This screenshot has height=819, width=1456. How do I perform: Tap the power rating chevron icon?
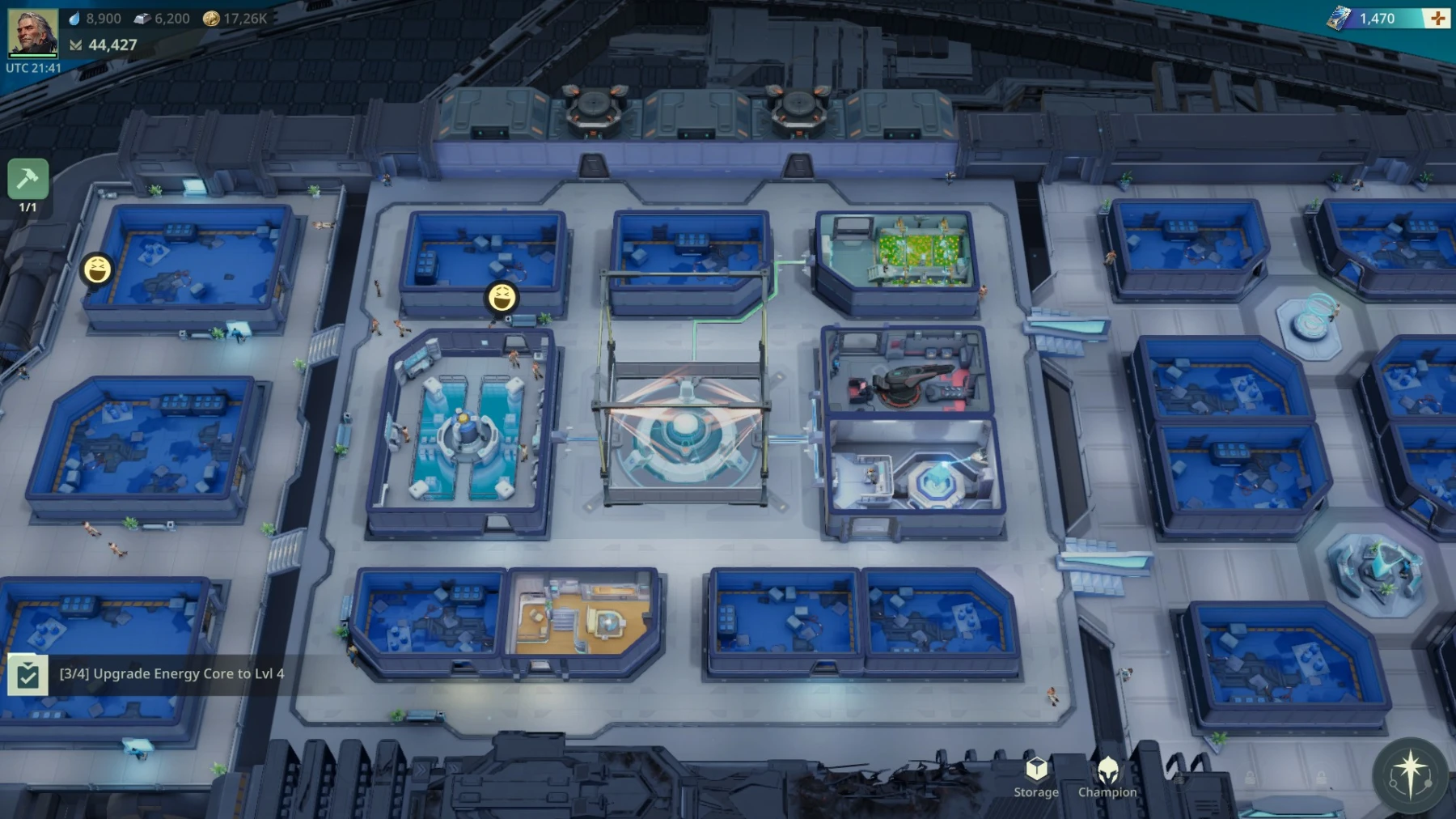click(76, 45)
